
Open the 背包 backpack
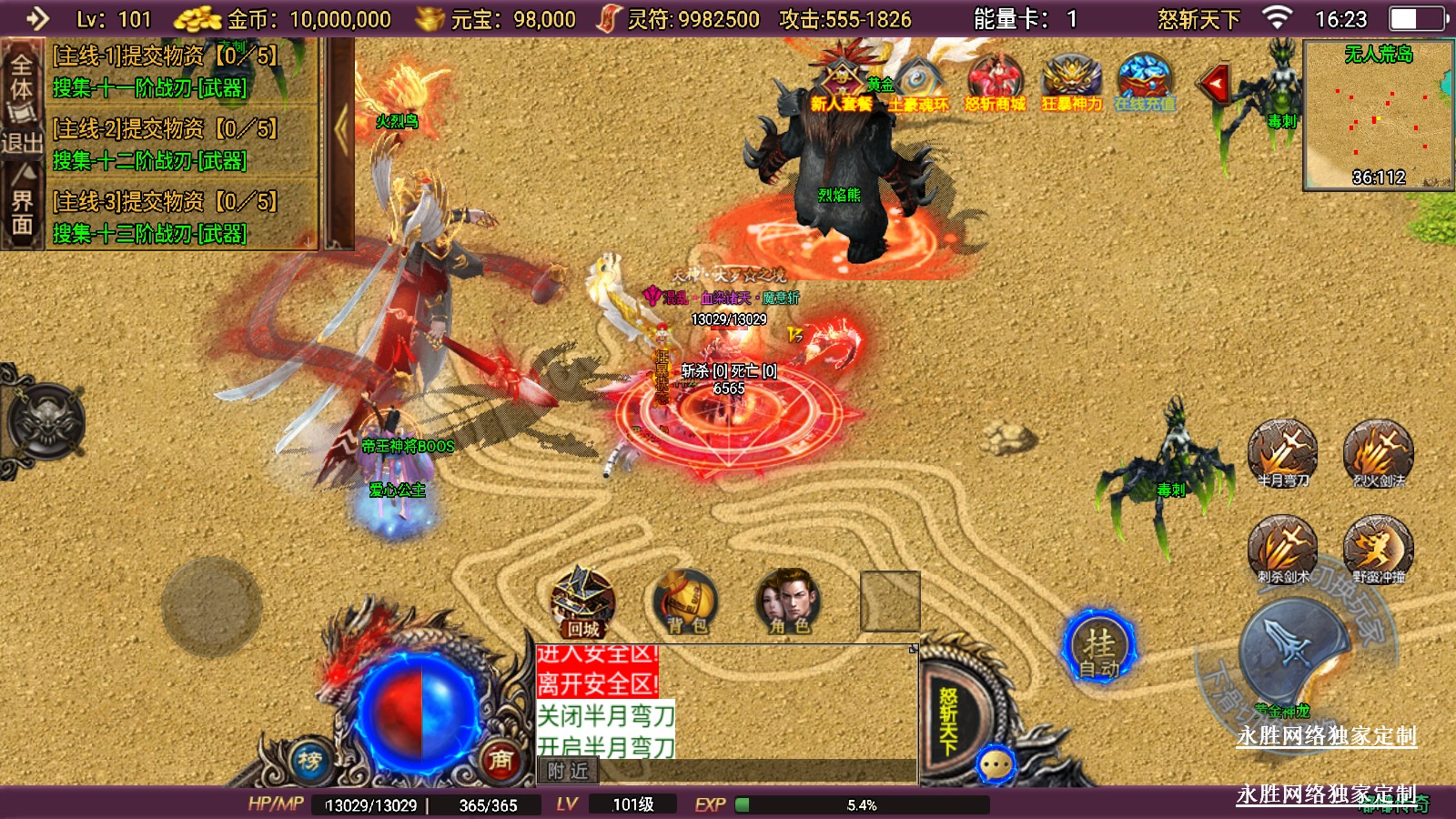(x=686, y=602)
